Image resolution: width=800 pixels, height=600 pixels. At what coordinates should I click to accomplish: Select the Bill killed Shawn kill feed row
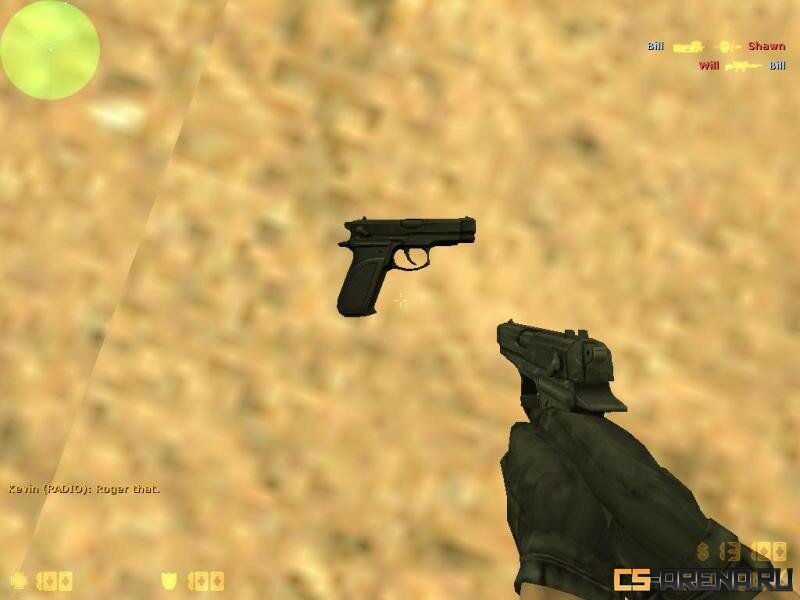(715, 46)
